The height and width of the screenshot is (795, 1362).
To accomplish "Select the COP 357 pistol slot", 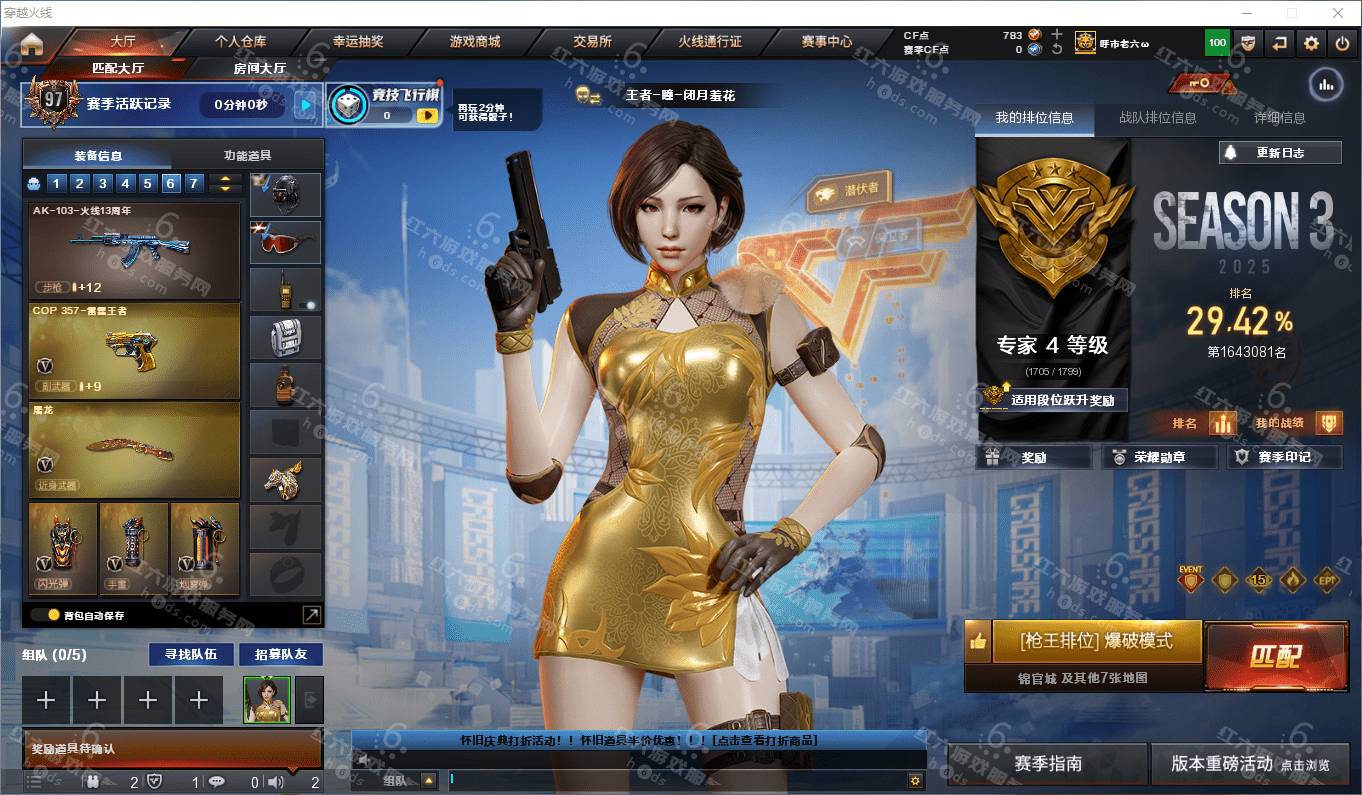I will 134,350.
